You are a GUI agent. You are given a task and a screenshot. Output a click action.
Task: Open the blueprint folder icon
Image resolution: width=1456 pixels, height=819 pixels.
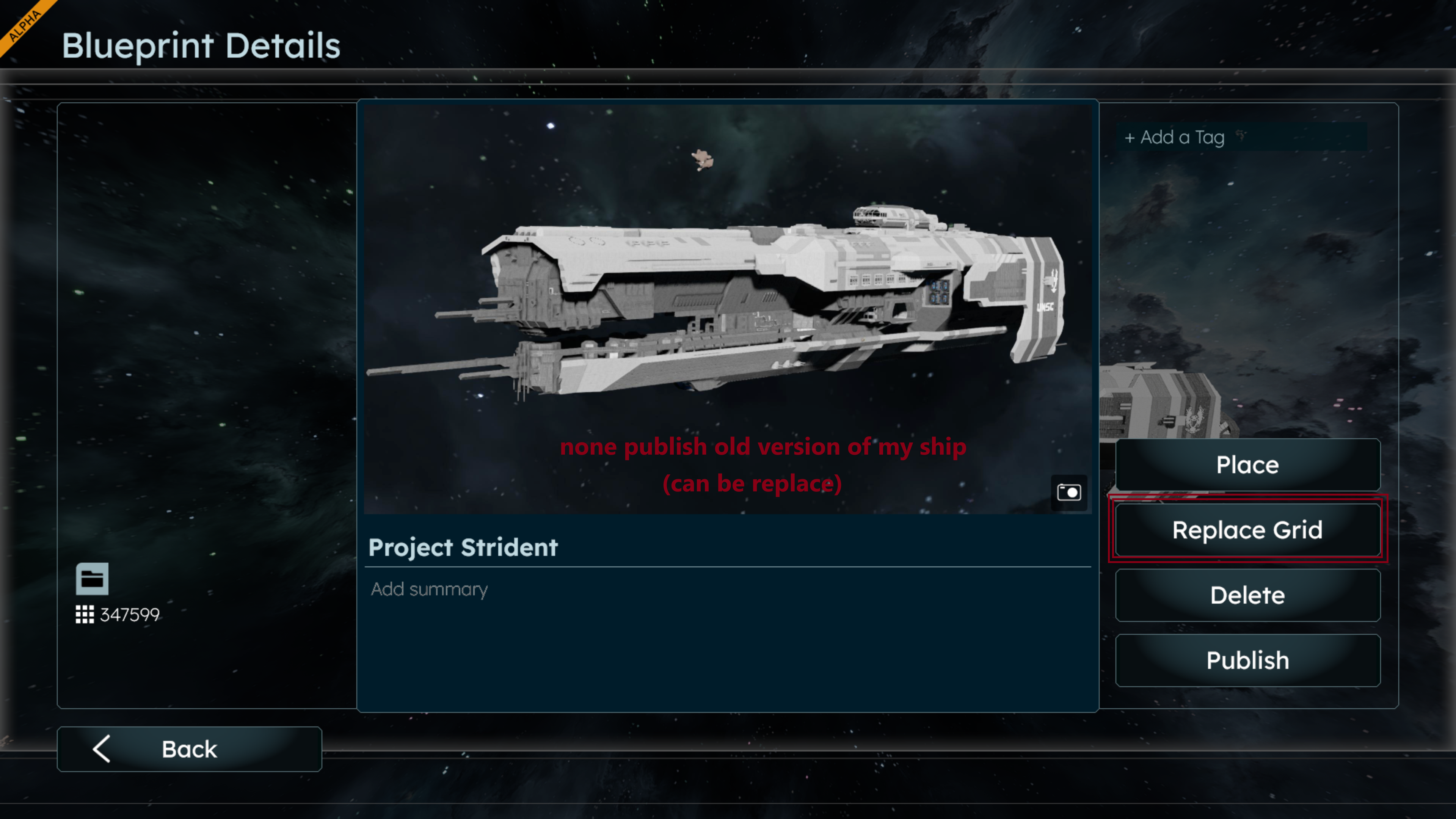(x=92, y=578)
